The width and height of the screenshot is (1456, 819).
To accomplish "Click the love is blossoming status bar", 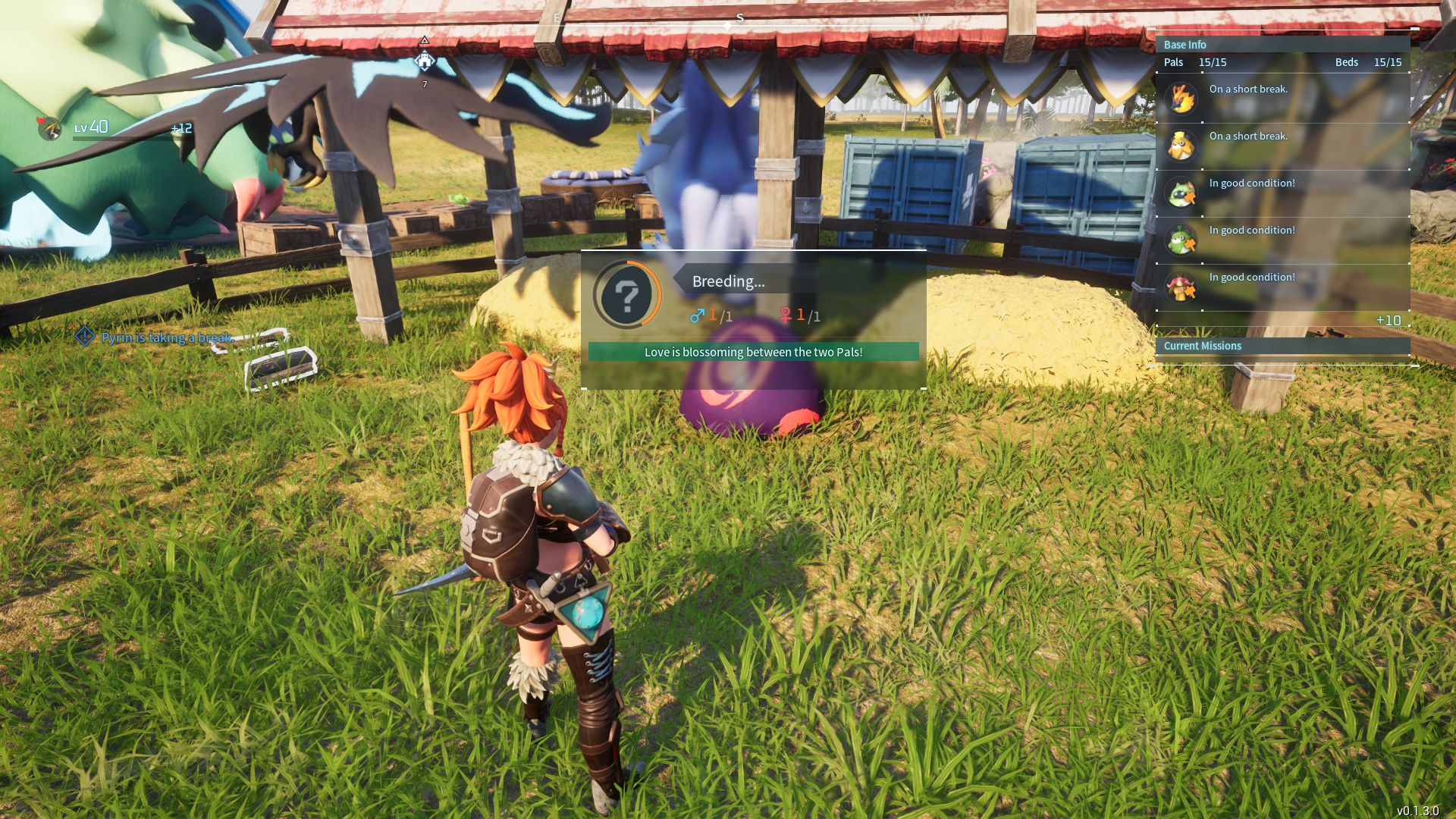I will [753, 352].
